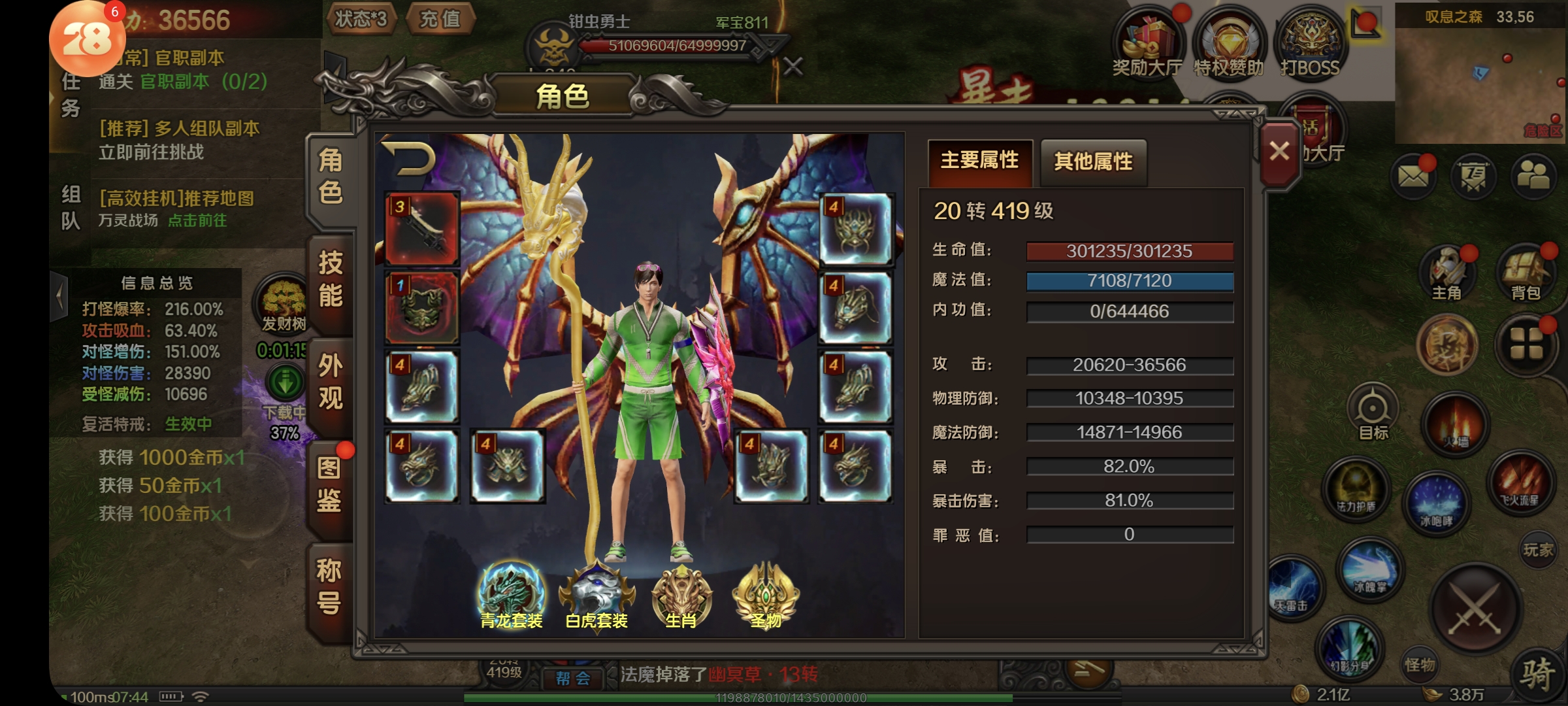Select the weapon equipment slot
Viewport: 1568px width, 706px height.
click(x=422, y=228)
